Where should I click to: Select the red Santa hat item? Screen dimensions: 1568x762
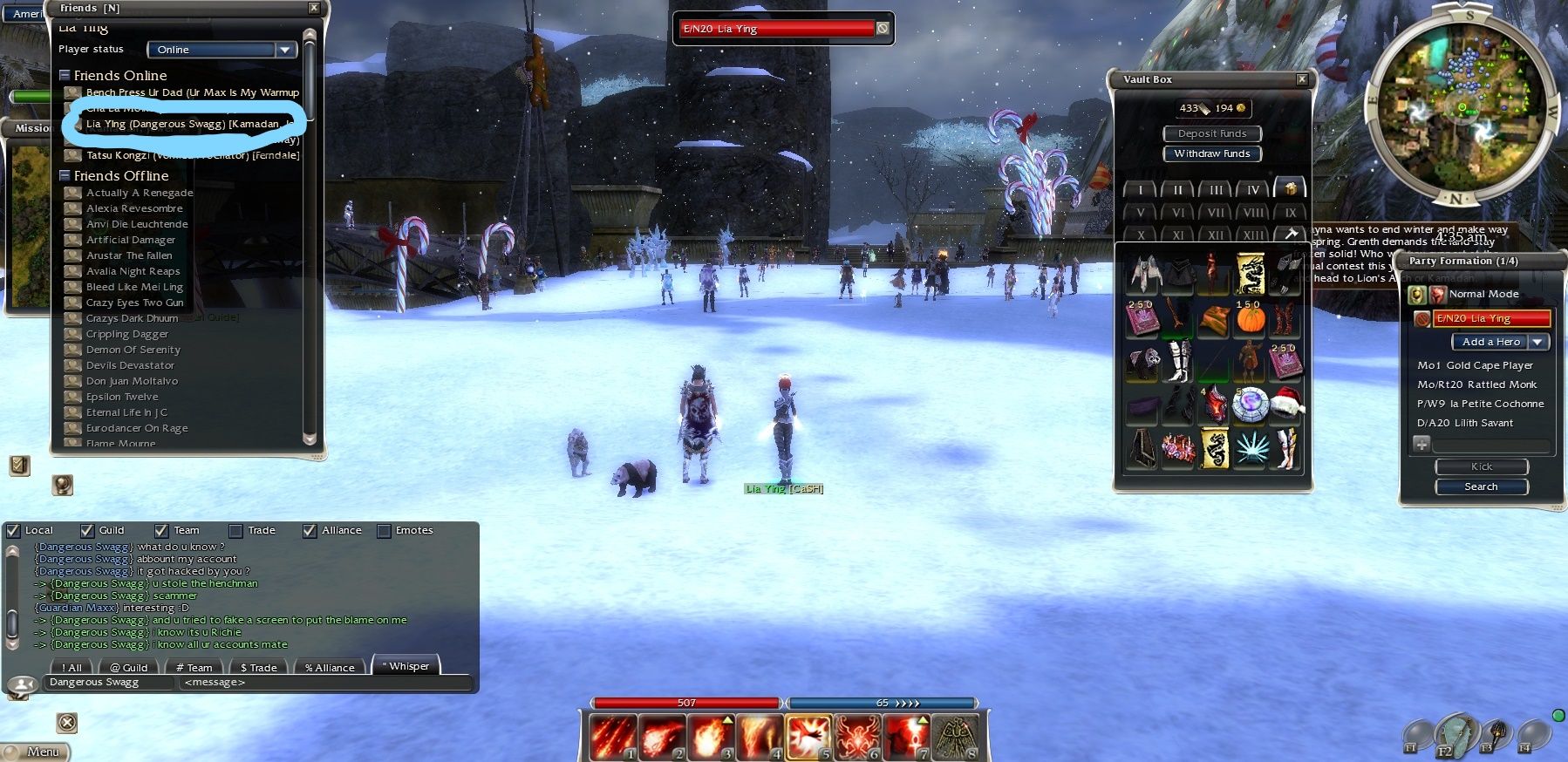point(1285,402)
